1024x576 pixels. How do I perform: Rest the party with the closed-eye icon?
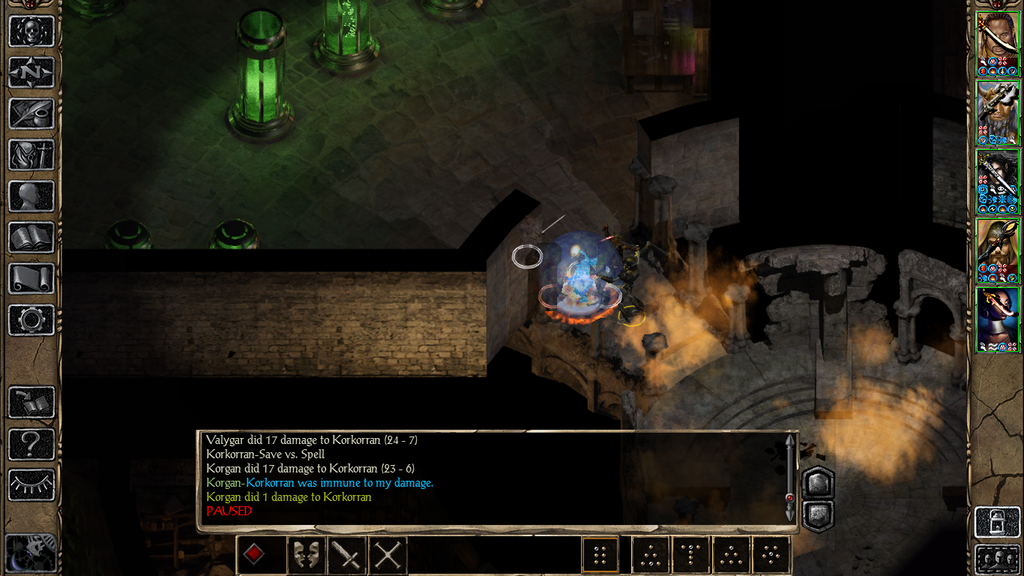31,485
